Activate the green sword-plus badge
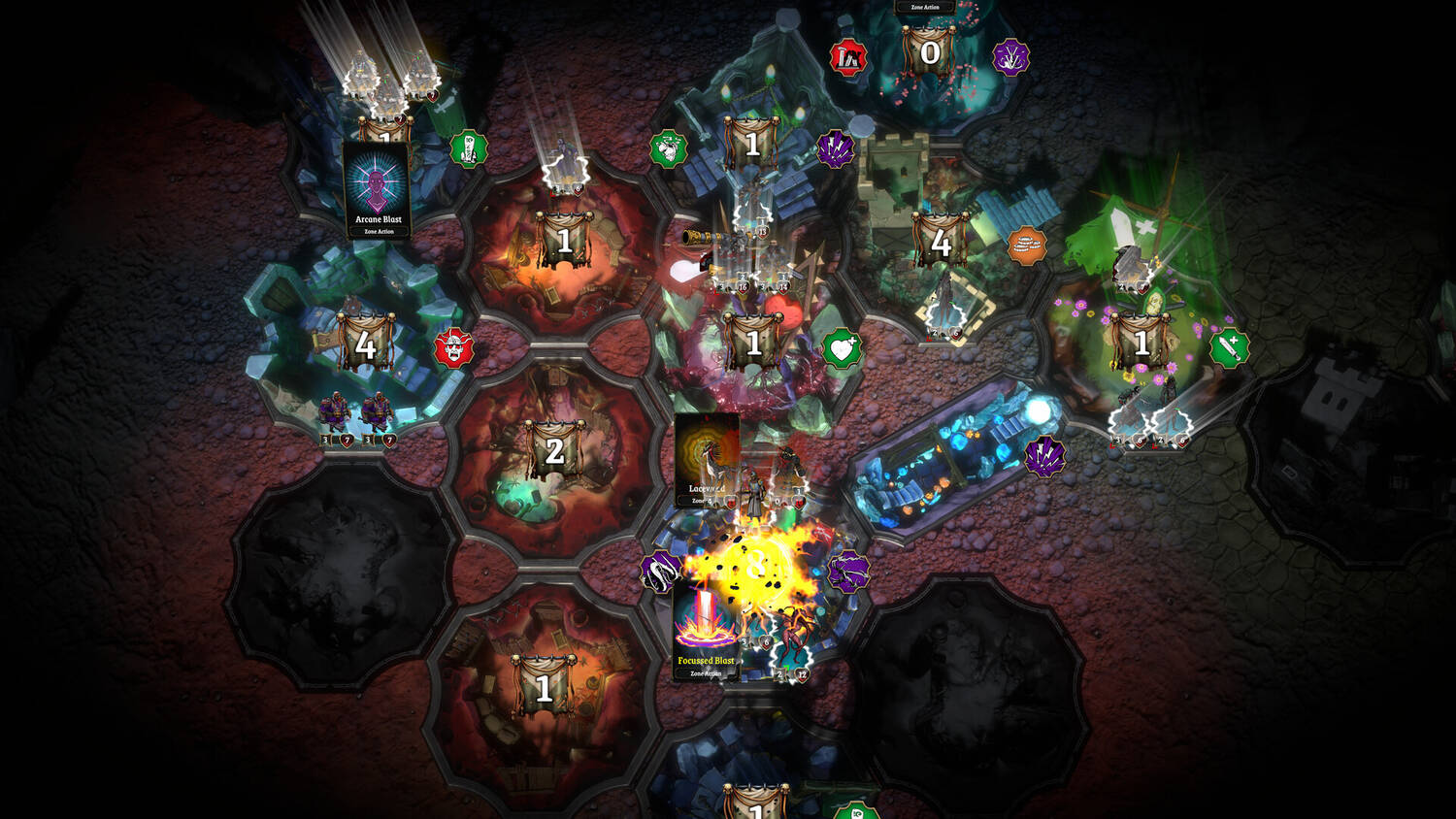 pyautogui.click(x=1229, y=347)
